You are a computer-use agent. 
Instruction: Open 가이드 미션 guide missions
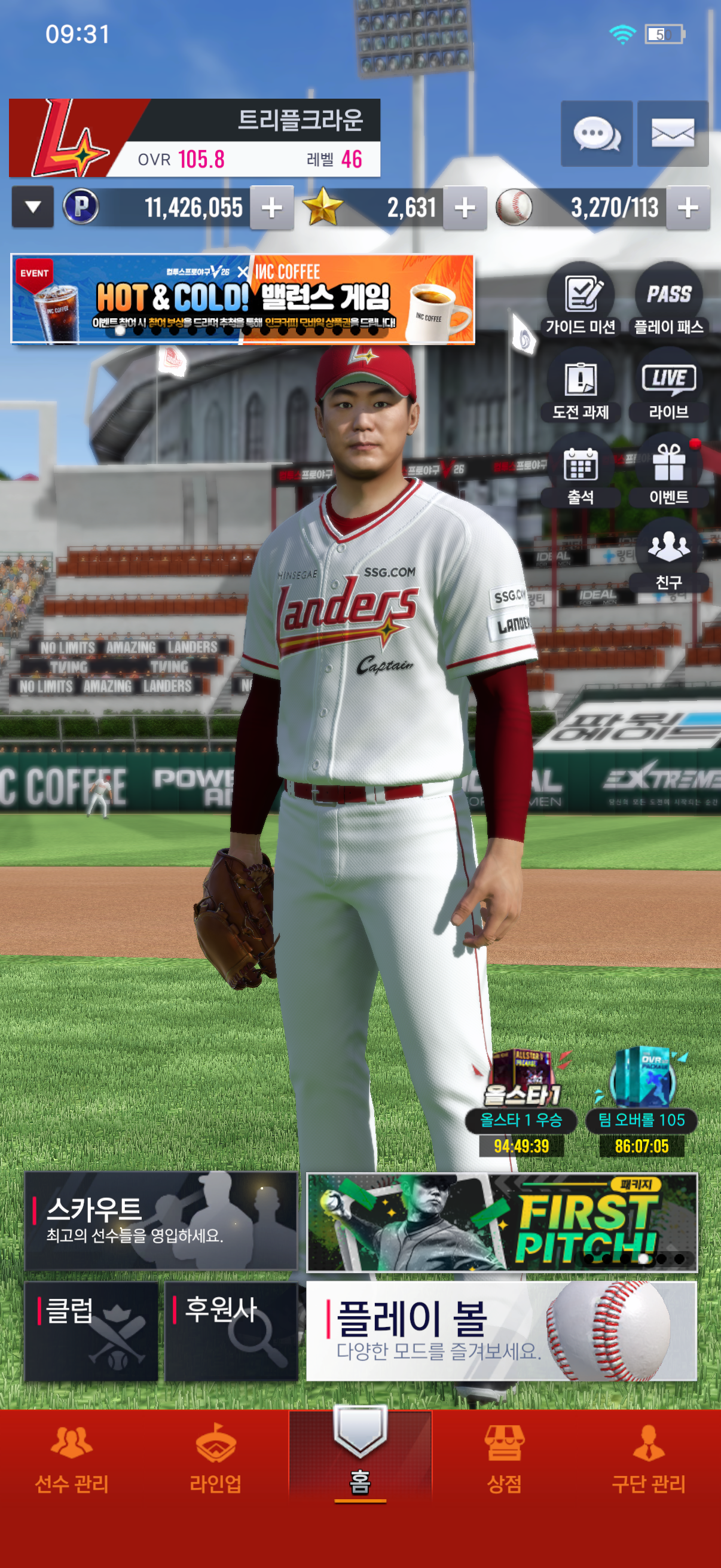coord(581,300)
